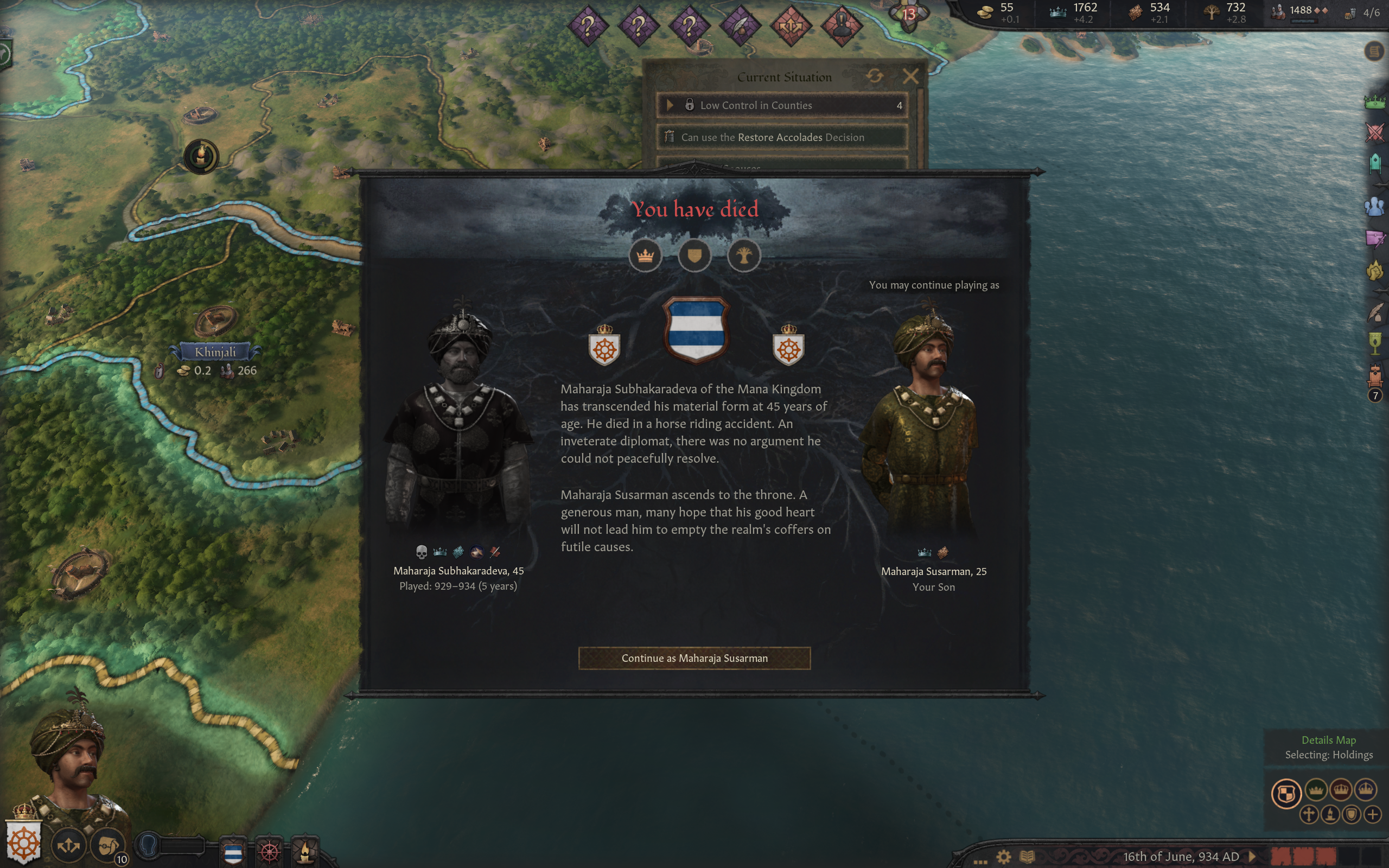
Task: Open the candle Lifestyle button
Action: 305,850
